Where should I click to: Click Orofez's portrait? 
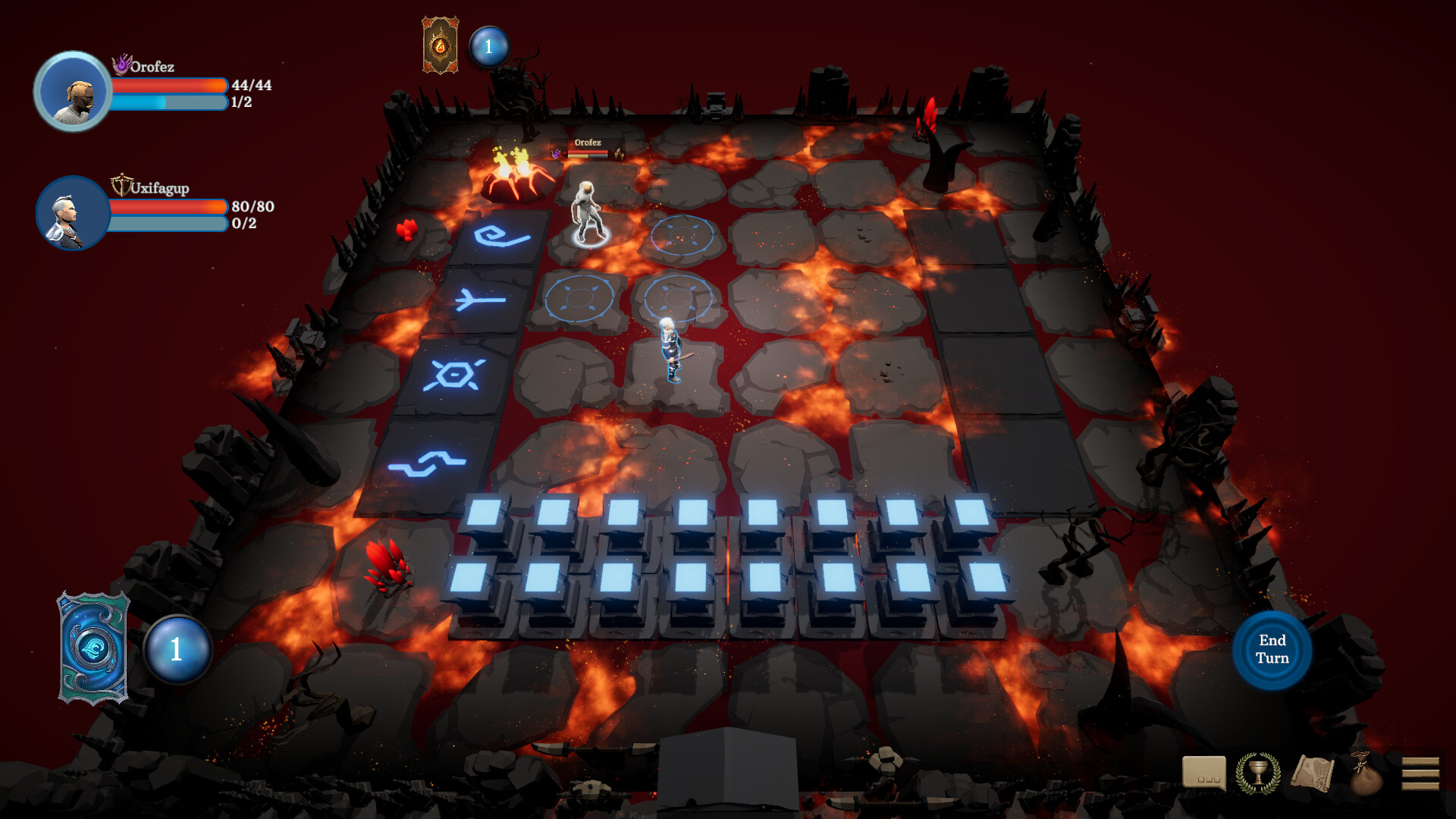point(73,91)
